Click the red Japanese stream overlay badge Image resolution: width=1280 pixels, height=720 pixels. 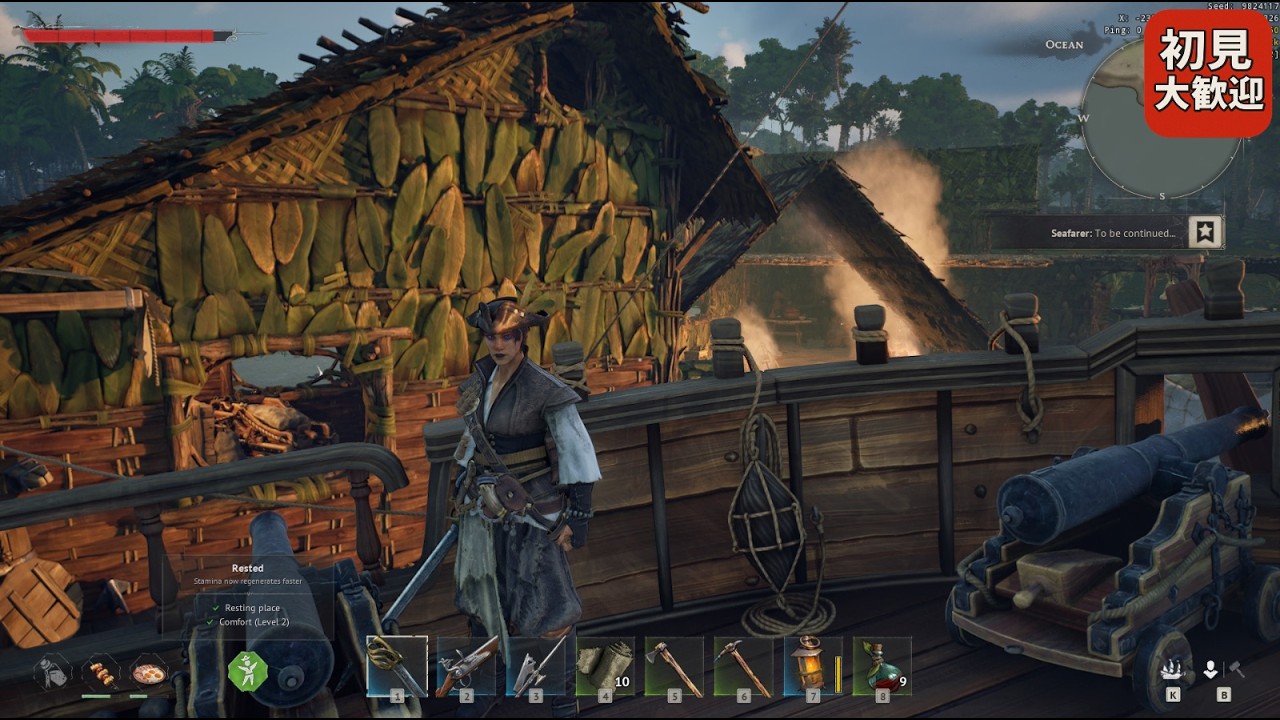click(x=1207, y=73)
